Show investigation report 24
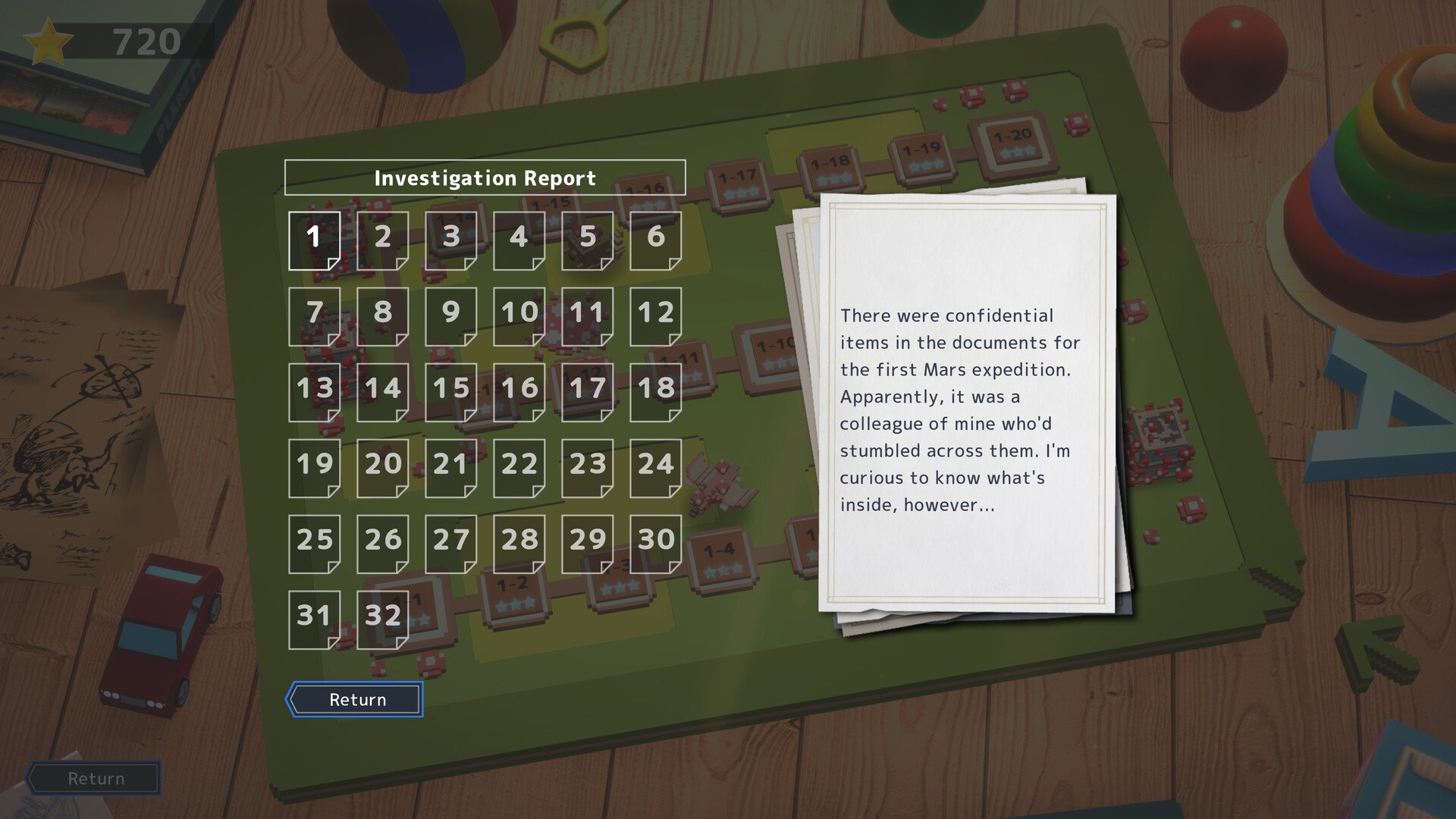Viewport: 1456px width, 819px height. 655,467
